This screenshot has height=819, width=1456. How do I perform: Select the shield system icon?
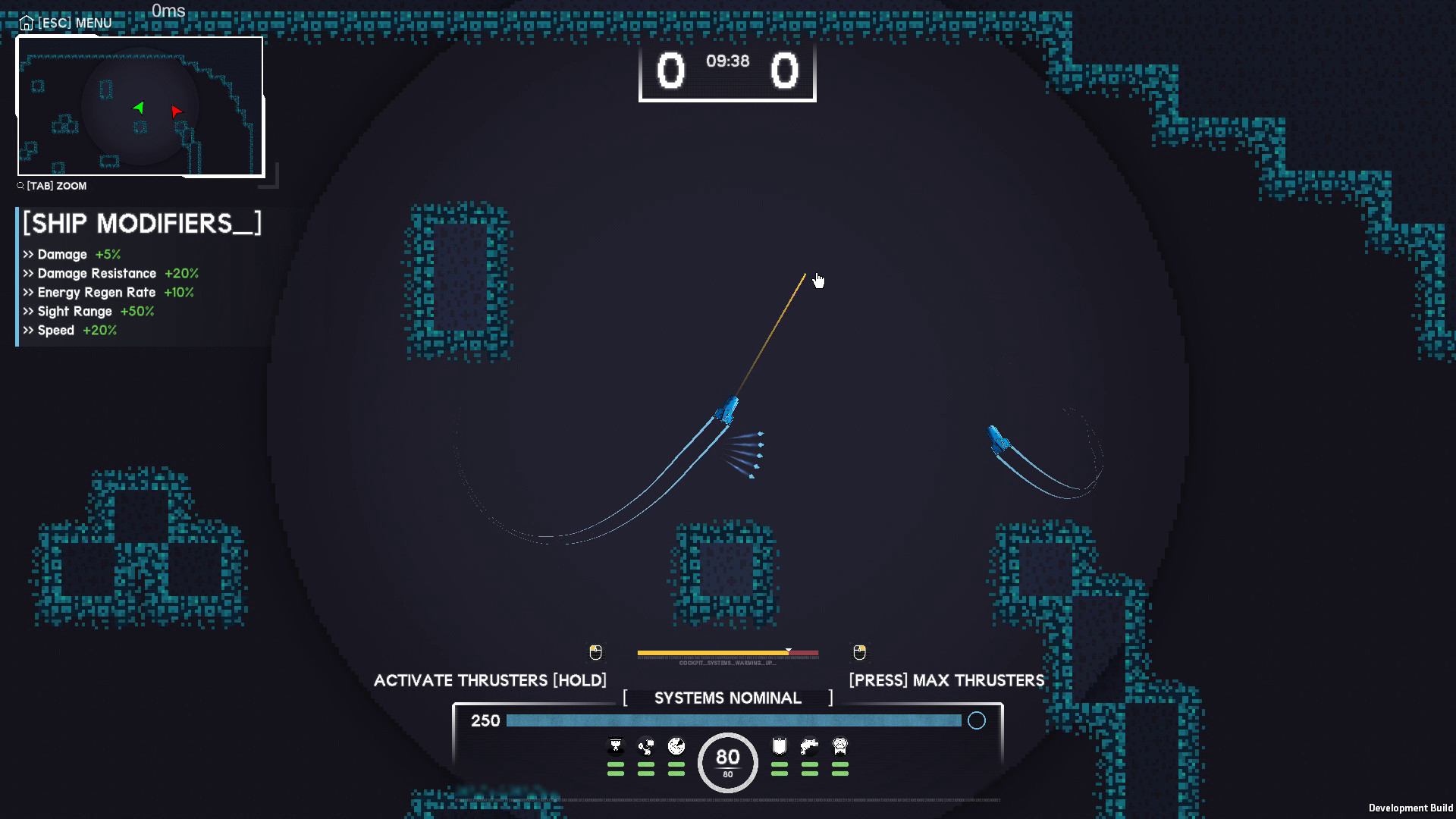[778, 745]
